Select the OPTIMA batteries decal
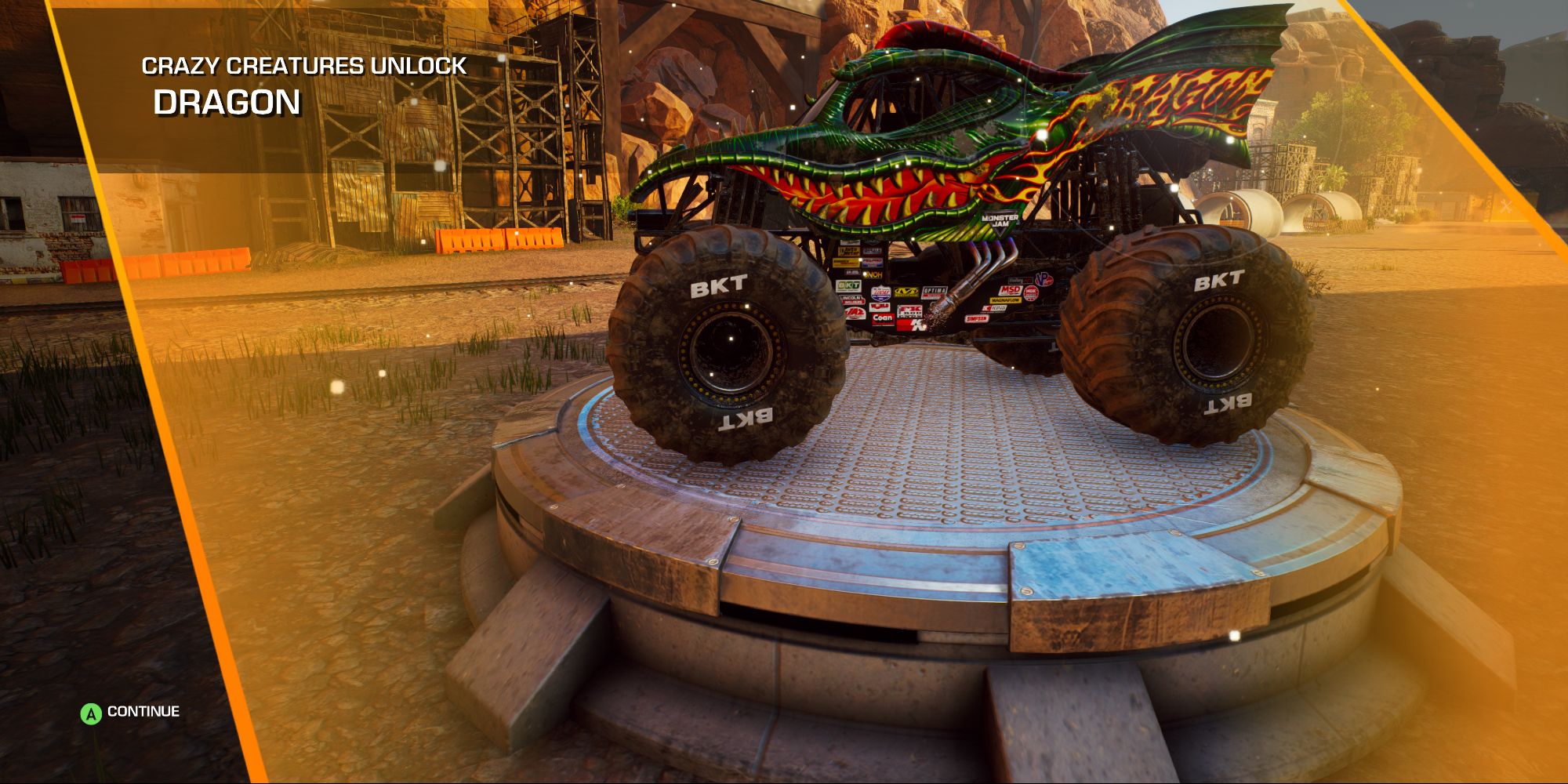 (935, 292)
